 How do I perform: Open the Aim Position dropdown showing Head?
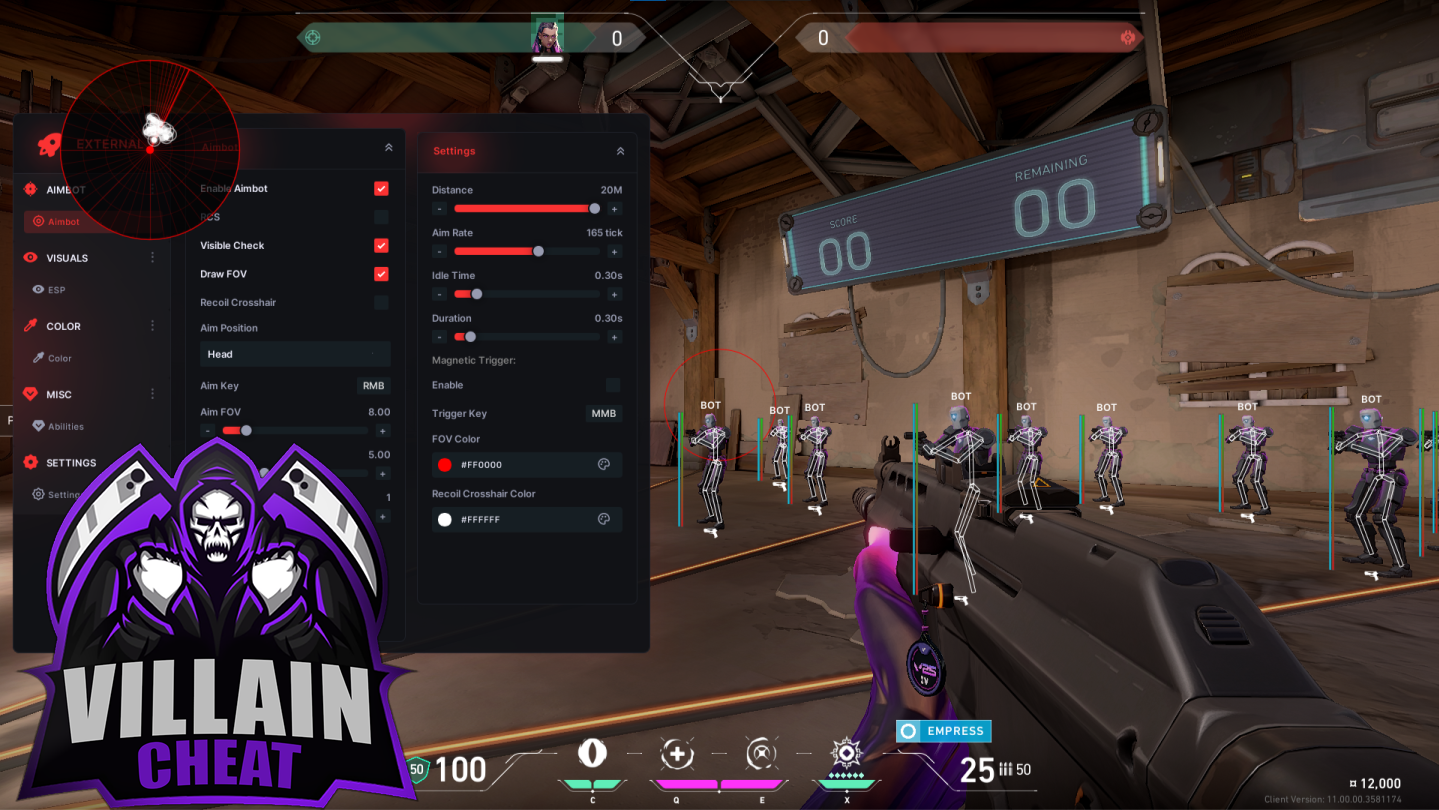(294, 354)
